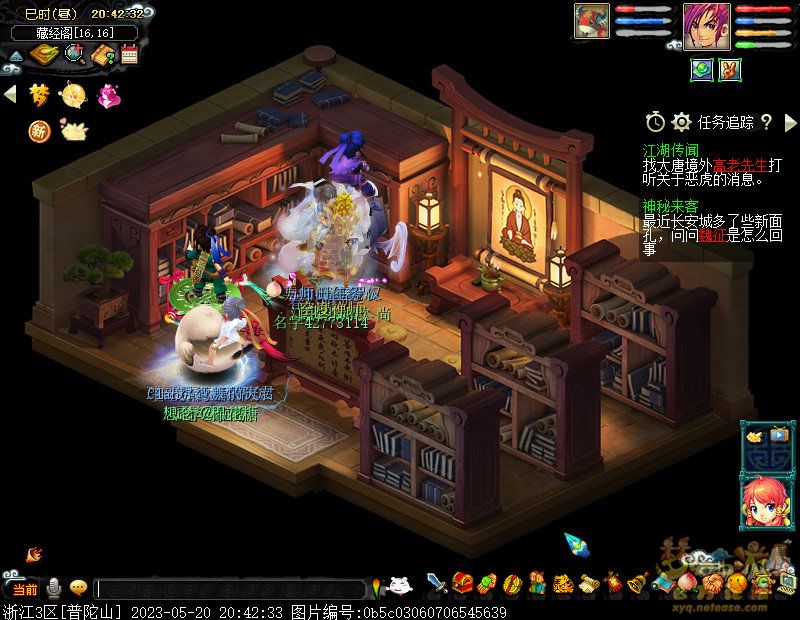Select the pet portrait in the top bar
800x620 pixels.
point(592,21)
